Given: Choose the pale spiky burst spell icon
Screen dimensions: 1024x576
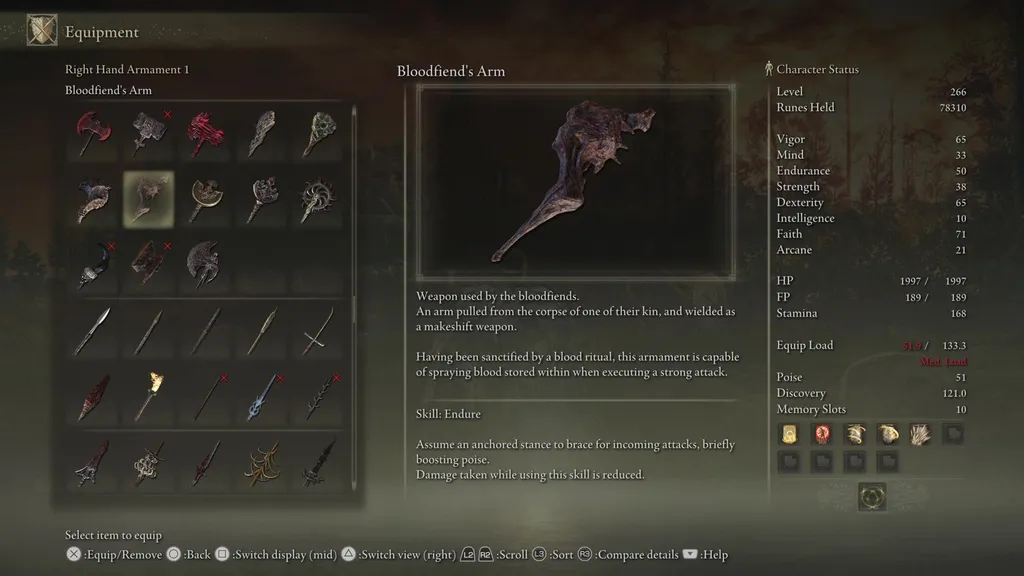Looking at the screenshot, I should pos(919,434).
